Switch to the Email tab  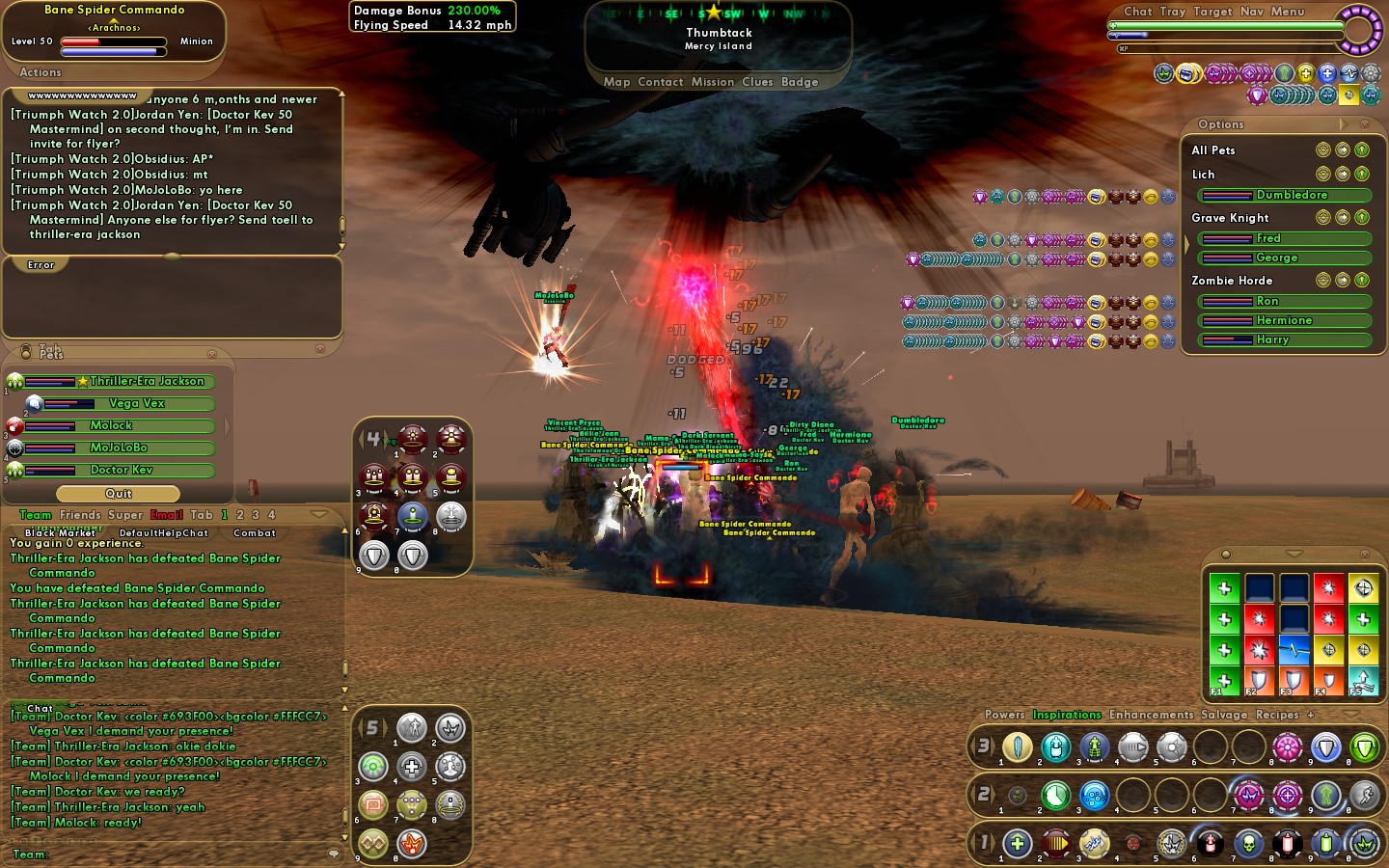tap(166, 515)
